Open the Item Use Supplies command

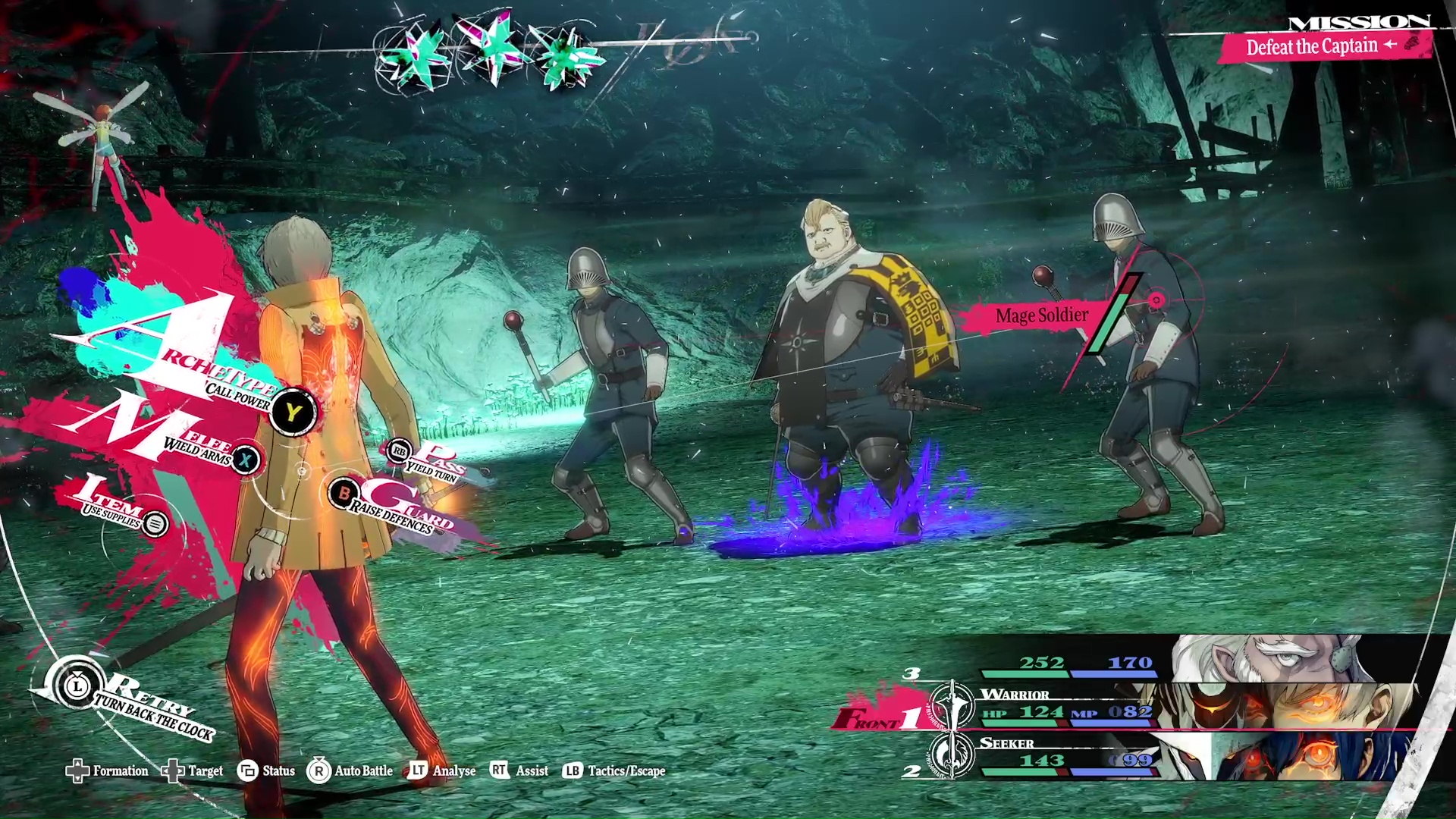tap(155, 523)
